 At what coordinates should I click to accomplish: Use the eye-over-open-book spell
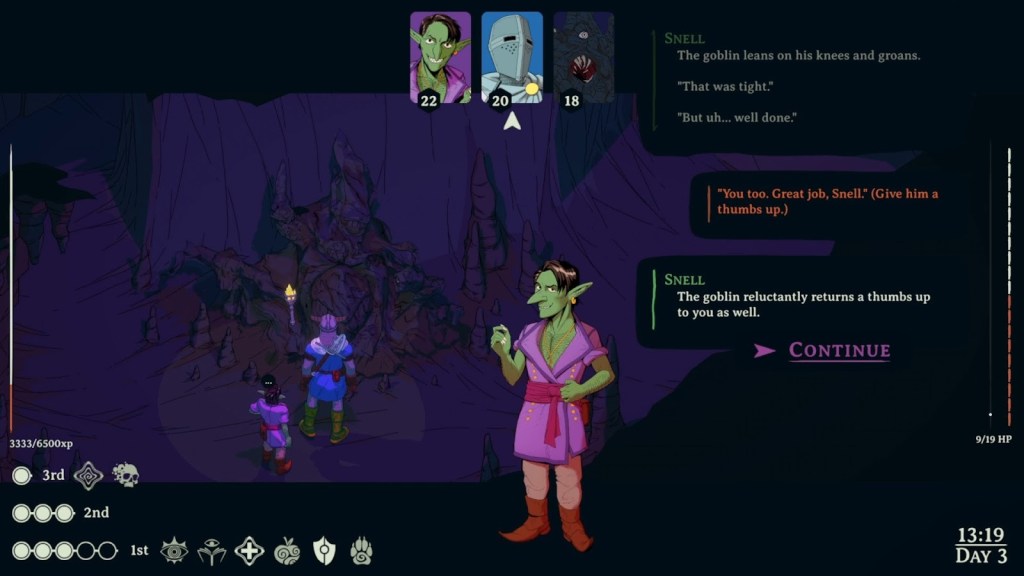point(211,550)
